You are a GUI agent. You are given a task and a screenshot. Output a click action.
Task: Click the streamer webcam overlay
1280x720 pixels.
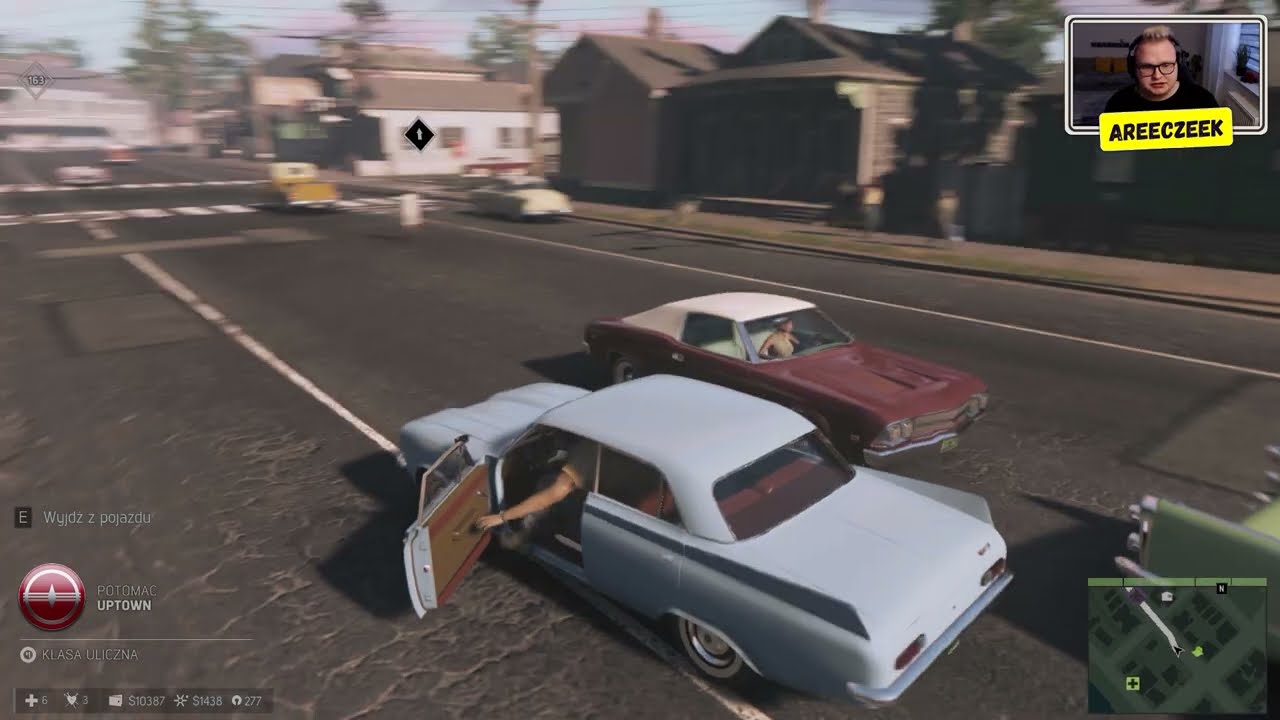tap(1165, 75)
